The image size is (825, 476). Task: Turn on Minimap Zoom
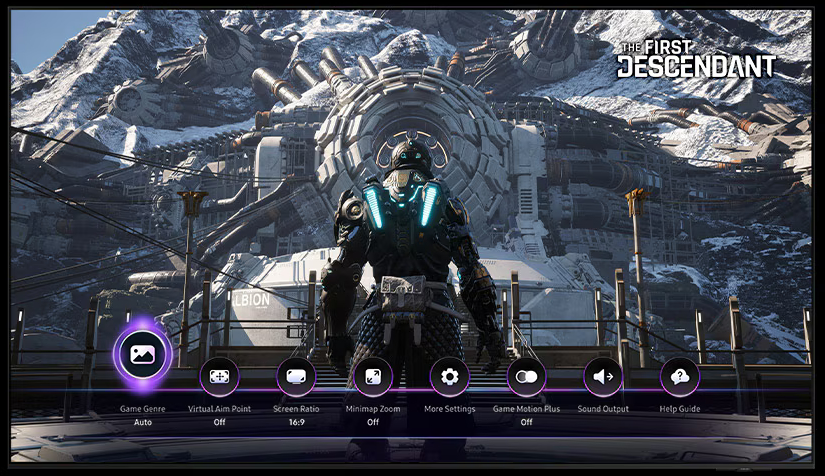click(x=373, y=377)
